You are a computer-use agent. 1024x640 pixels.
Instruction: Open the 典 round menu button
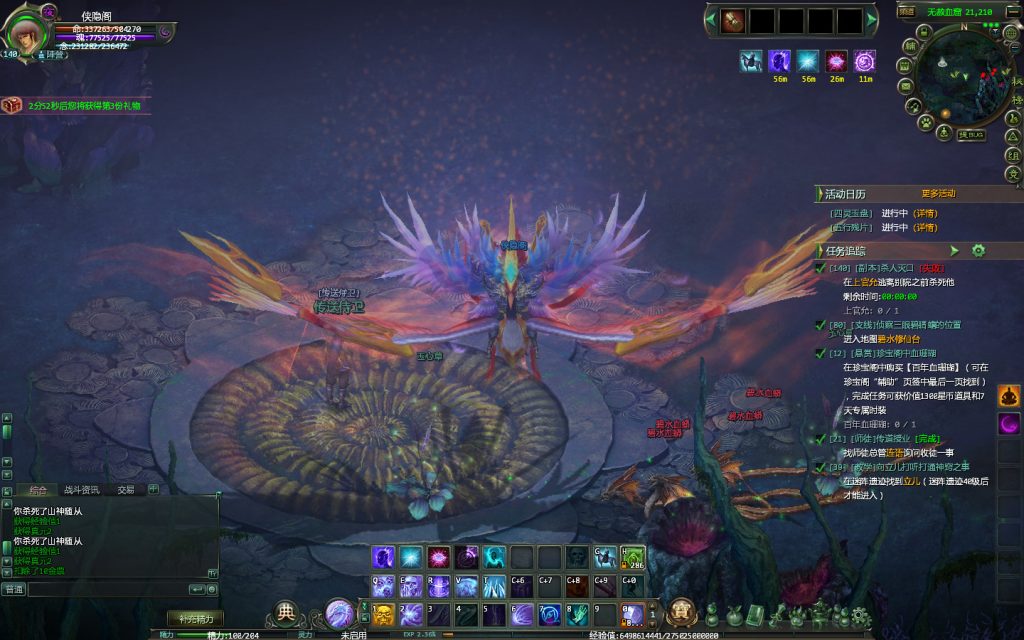[x=287, y=612]
